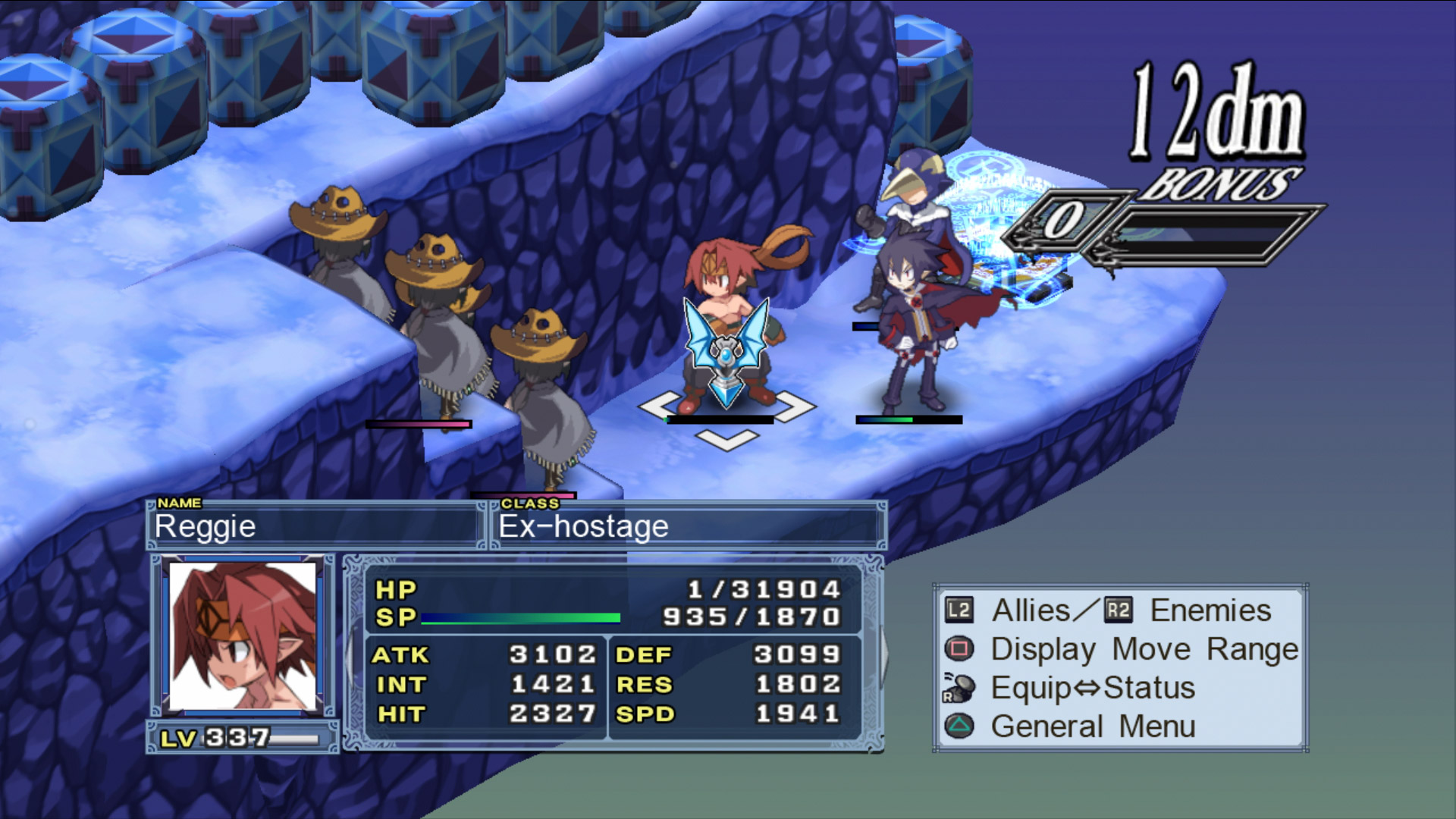
Task: Open the General Menu entry
Action: [x=1092, y=726]
